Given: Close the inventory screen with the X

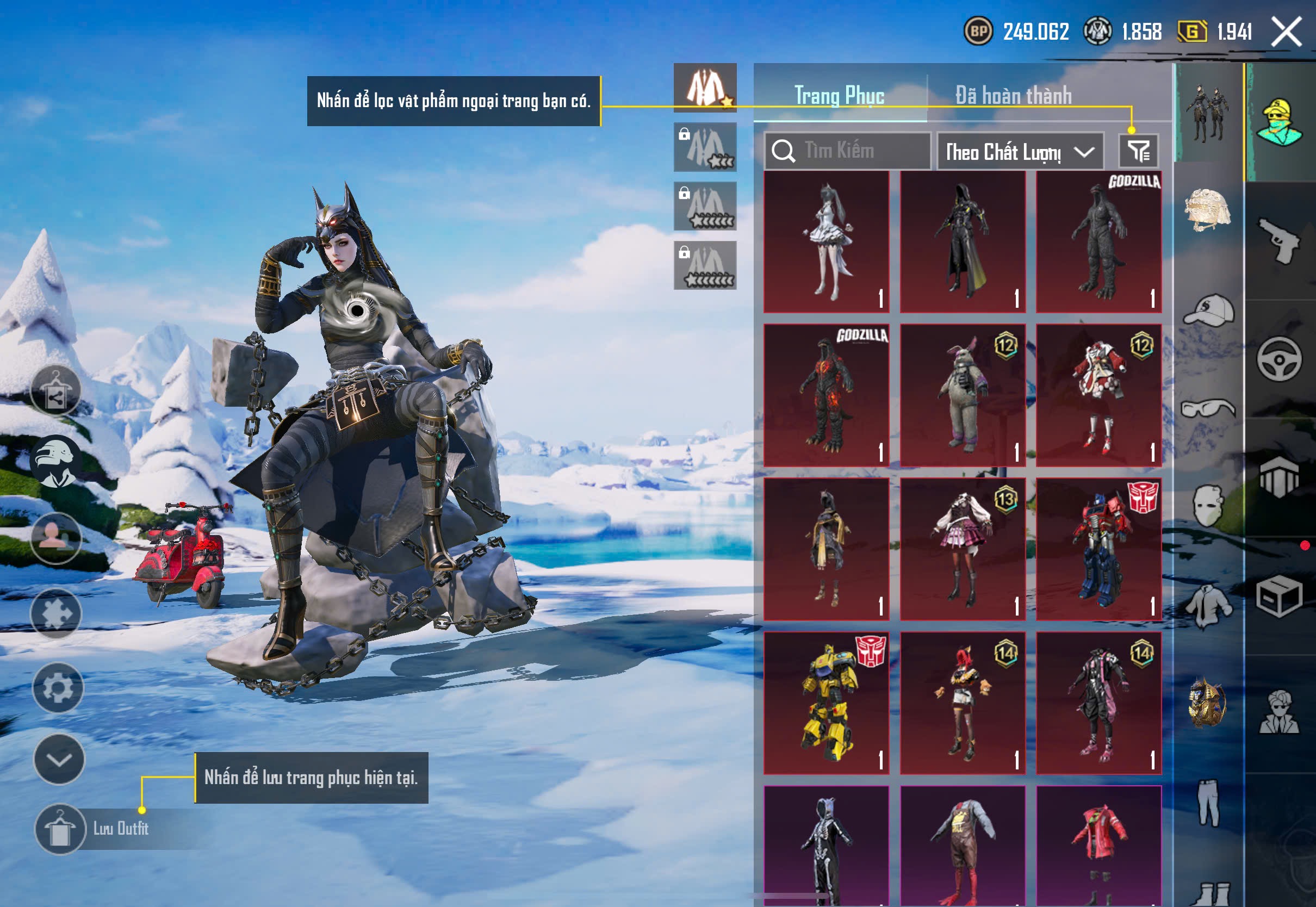Looking at the screenshot, I should pyautogui.click(x=1286, y=32).
